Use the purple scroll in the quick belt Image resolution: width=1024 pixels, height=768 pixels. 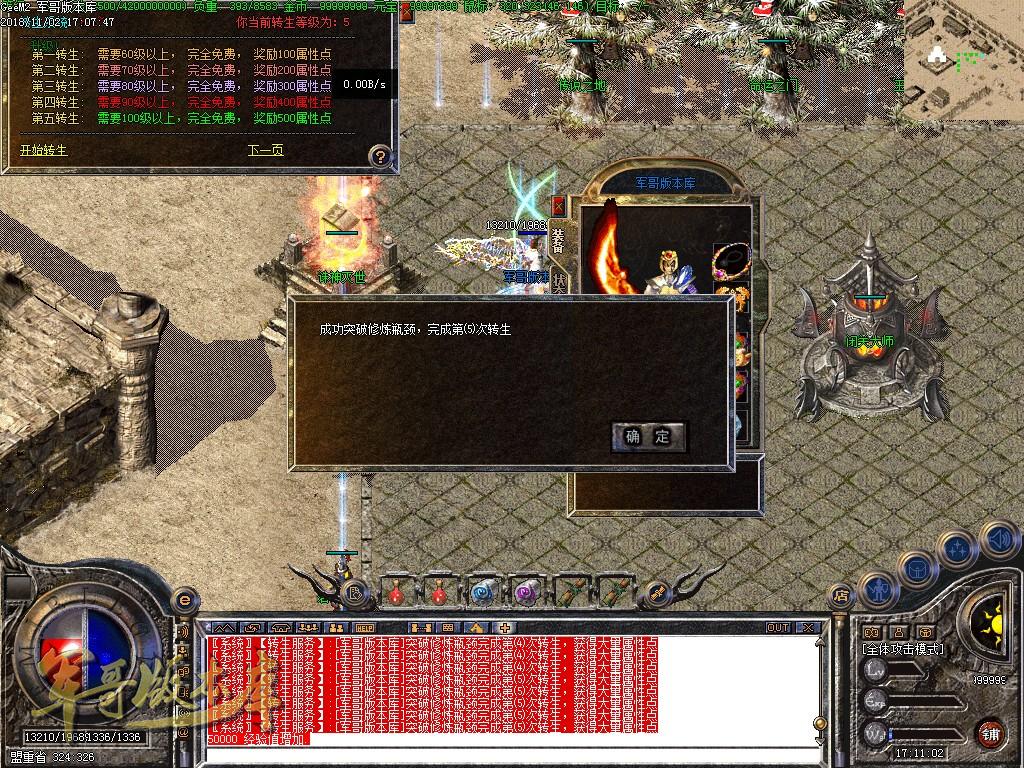[525, 592]
